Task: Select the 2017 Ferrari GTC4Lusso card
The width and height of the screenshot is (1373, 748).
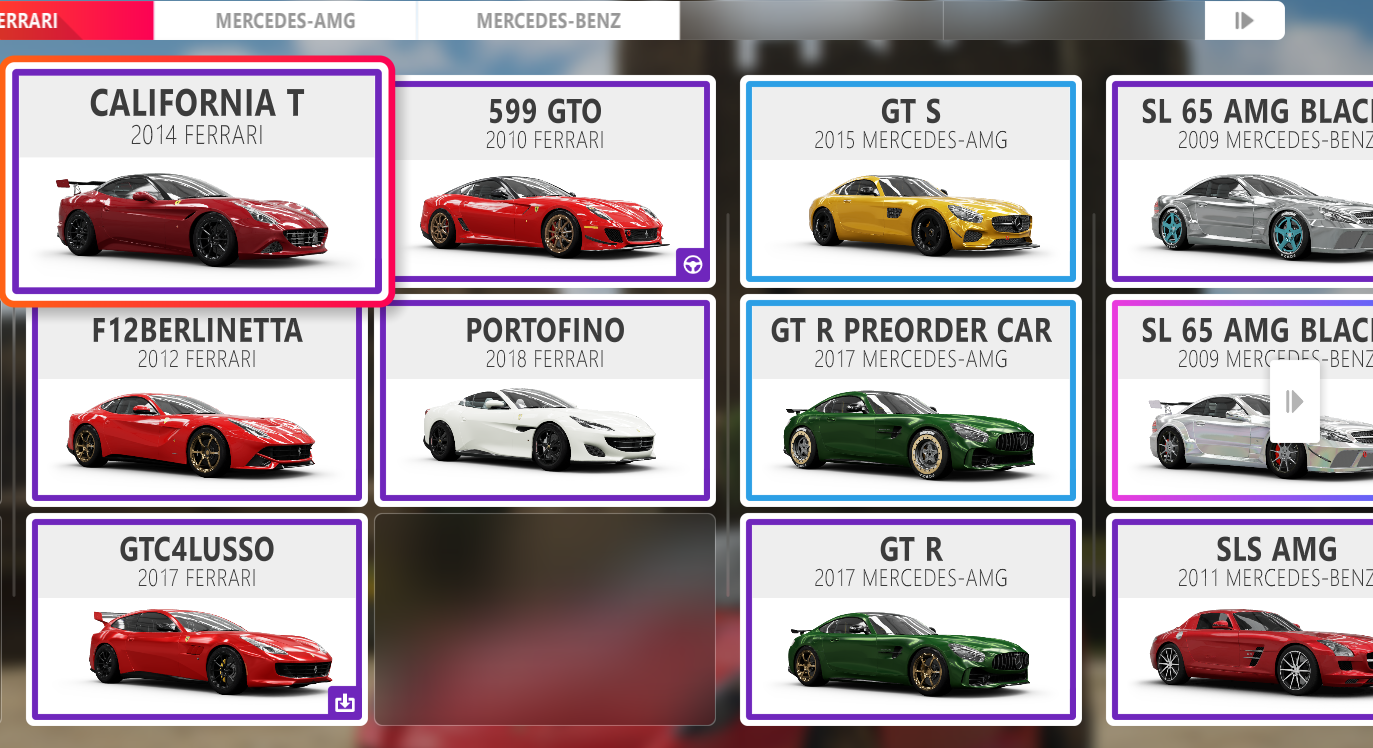Action: [x=197, y=618]
